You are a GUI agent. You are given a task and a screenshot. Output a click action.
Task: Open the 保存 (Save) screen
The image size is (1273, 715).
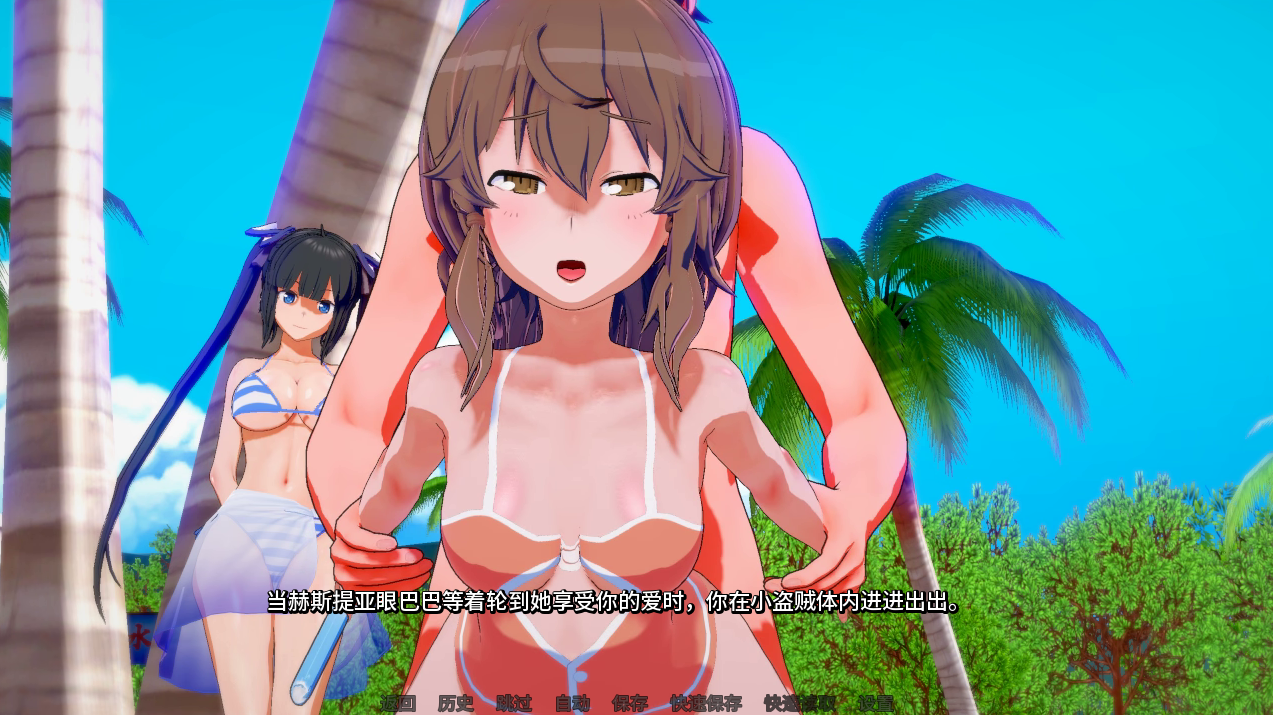tap(630, 703)
